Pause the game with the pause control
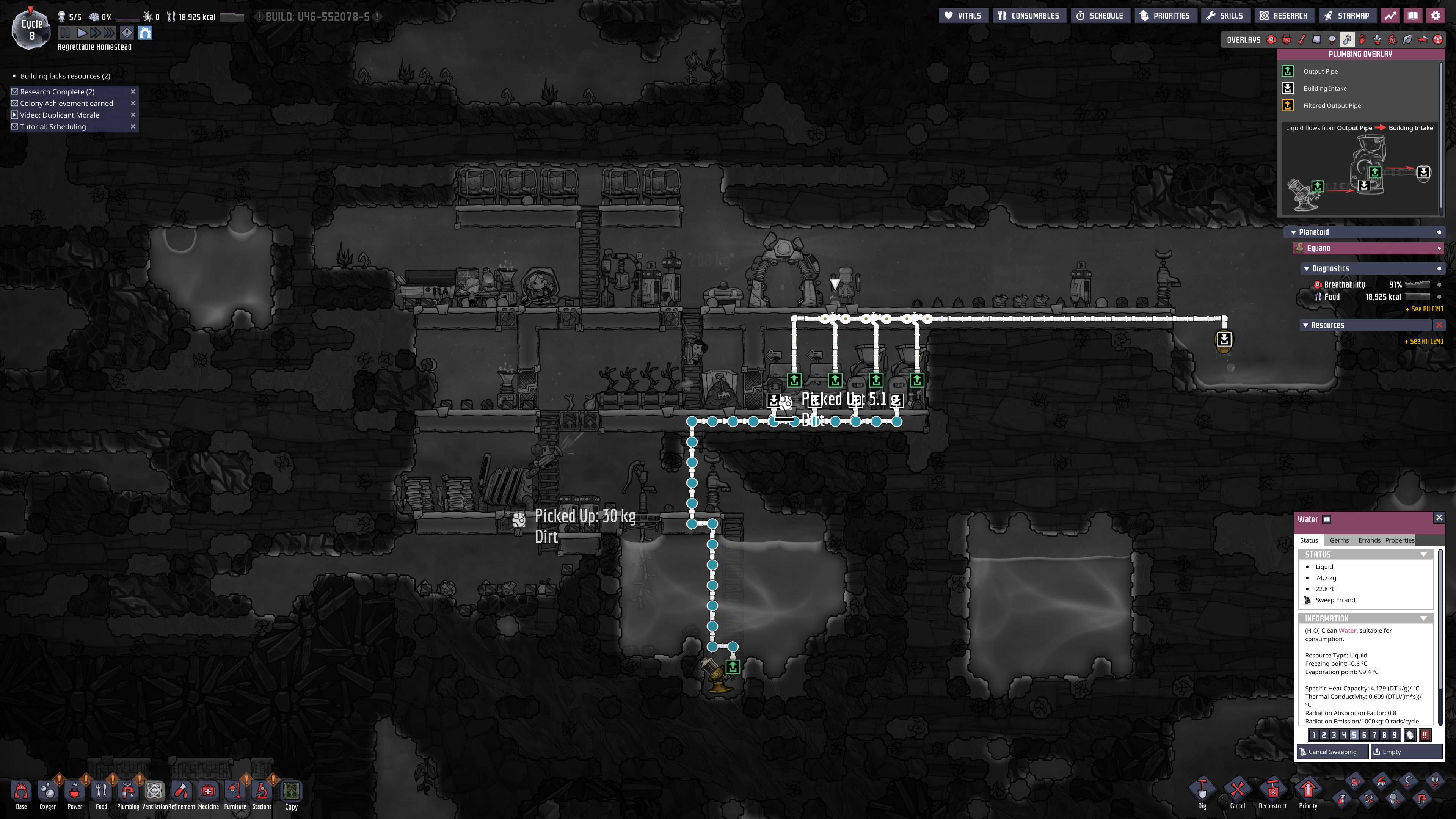The width and height of the screenshot is (1456, 819). click(x=65, y=33)
